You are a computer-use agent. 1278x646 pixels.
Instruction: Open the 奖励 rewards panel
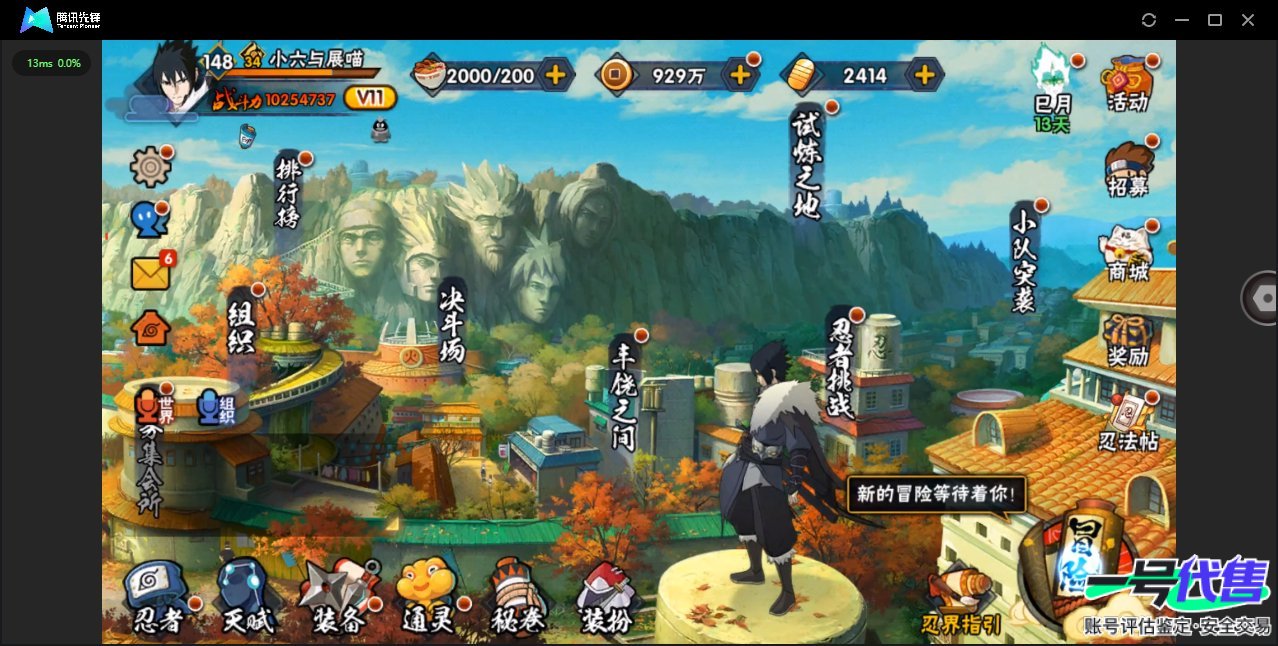[1128, 340]
